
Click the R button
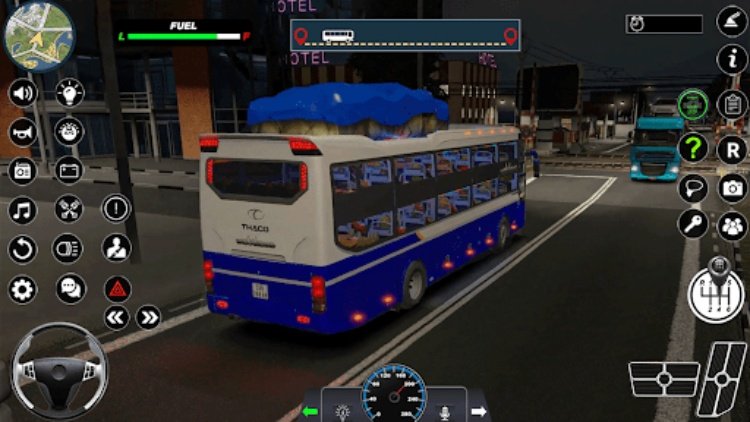coord(733,148)
